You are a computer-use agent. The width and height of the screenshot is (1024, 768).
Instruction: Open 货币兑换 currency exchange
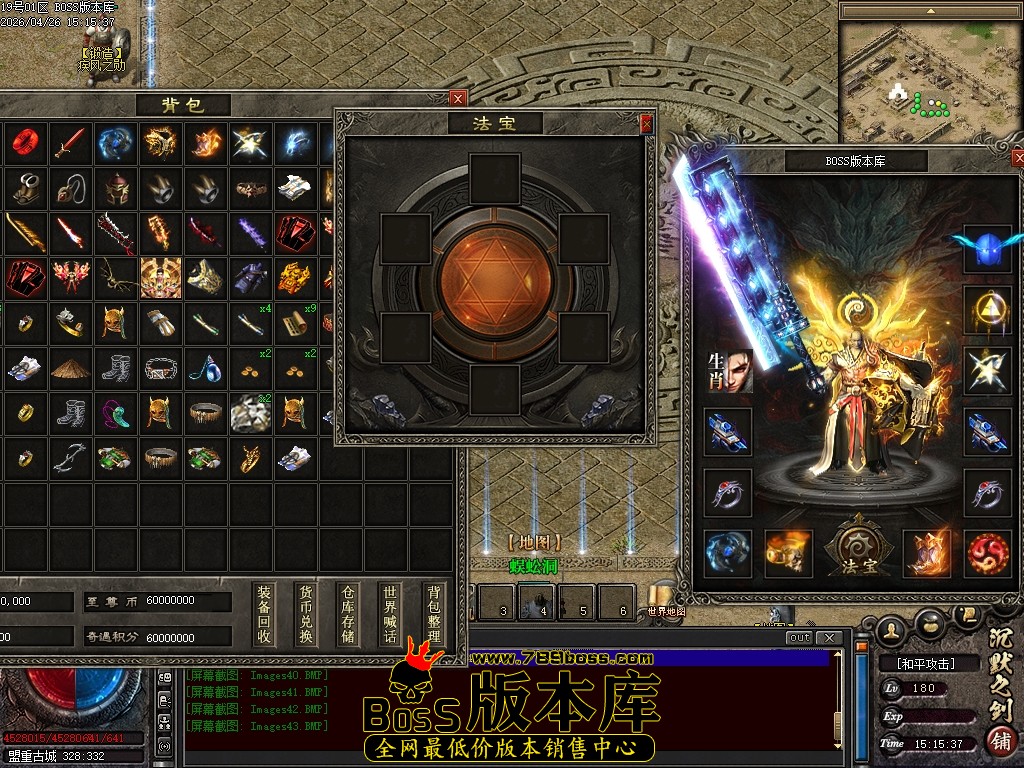306,614
